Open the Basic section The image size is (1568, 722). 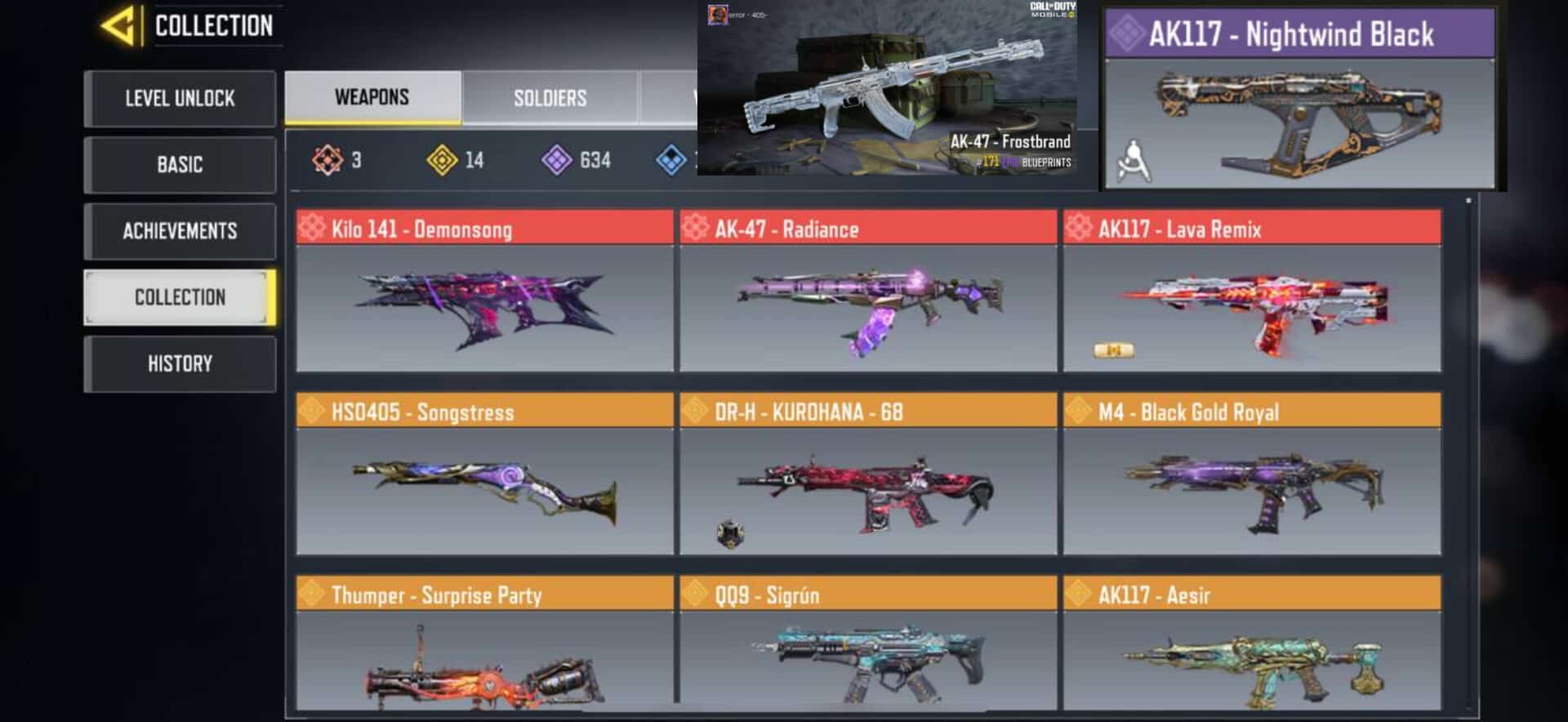(180, 165)
